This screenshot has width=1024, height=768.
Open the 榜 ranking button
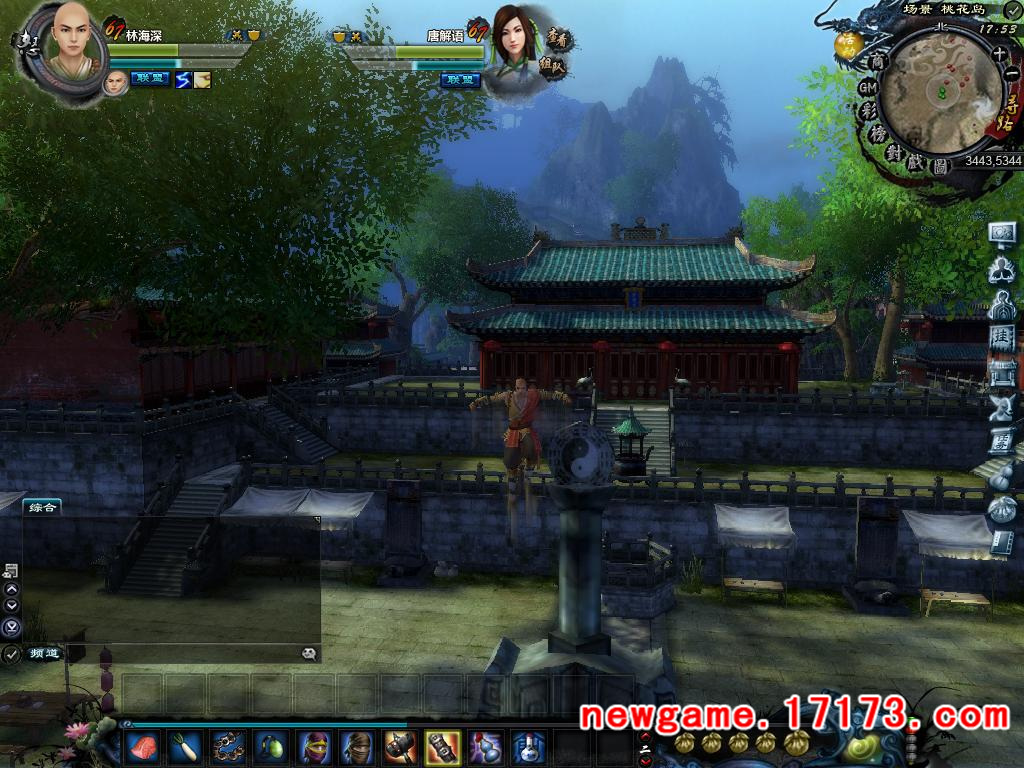pyautogui.click(x=878, y=134)
